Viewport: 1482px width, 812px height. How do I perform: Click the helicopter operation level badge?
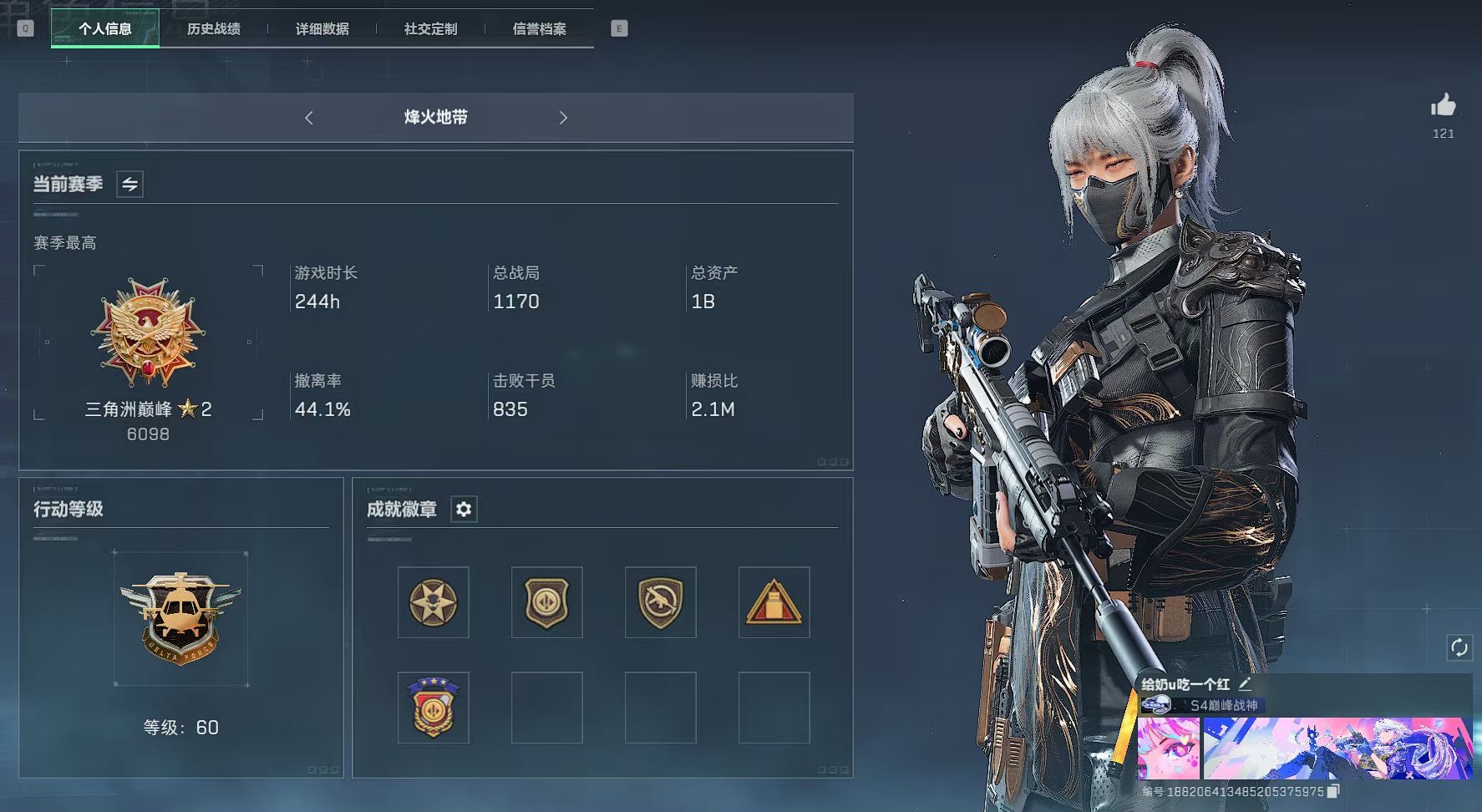click(x=180, y=617)
